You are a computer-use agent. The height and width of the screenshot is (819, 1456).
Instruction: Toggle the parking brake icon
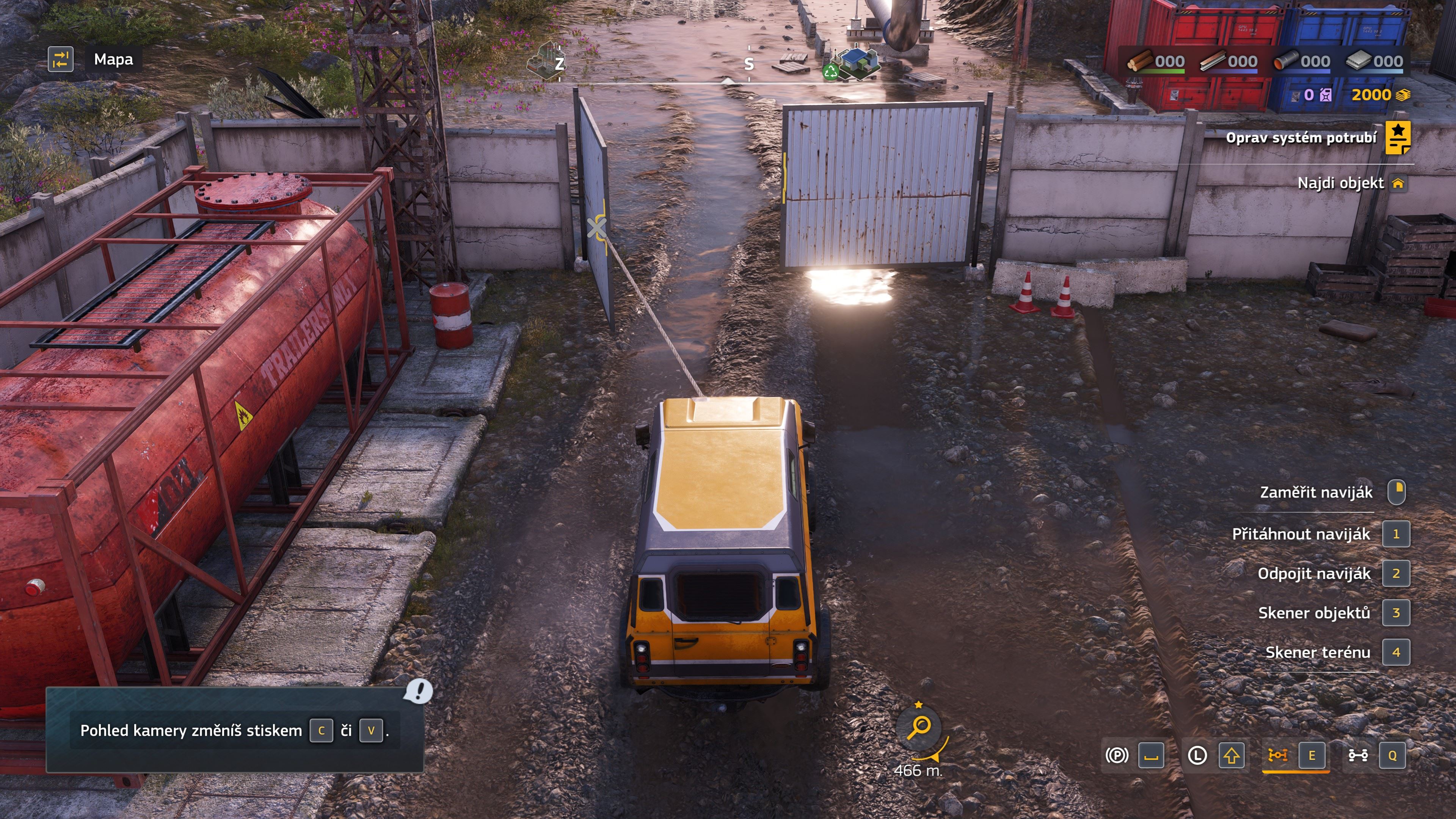[1116, 755]
